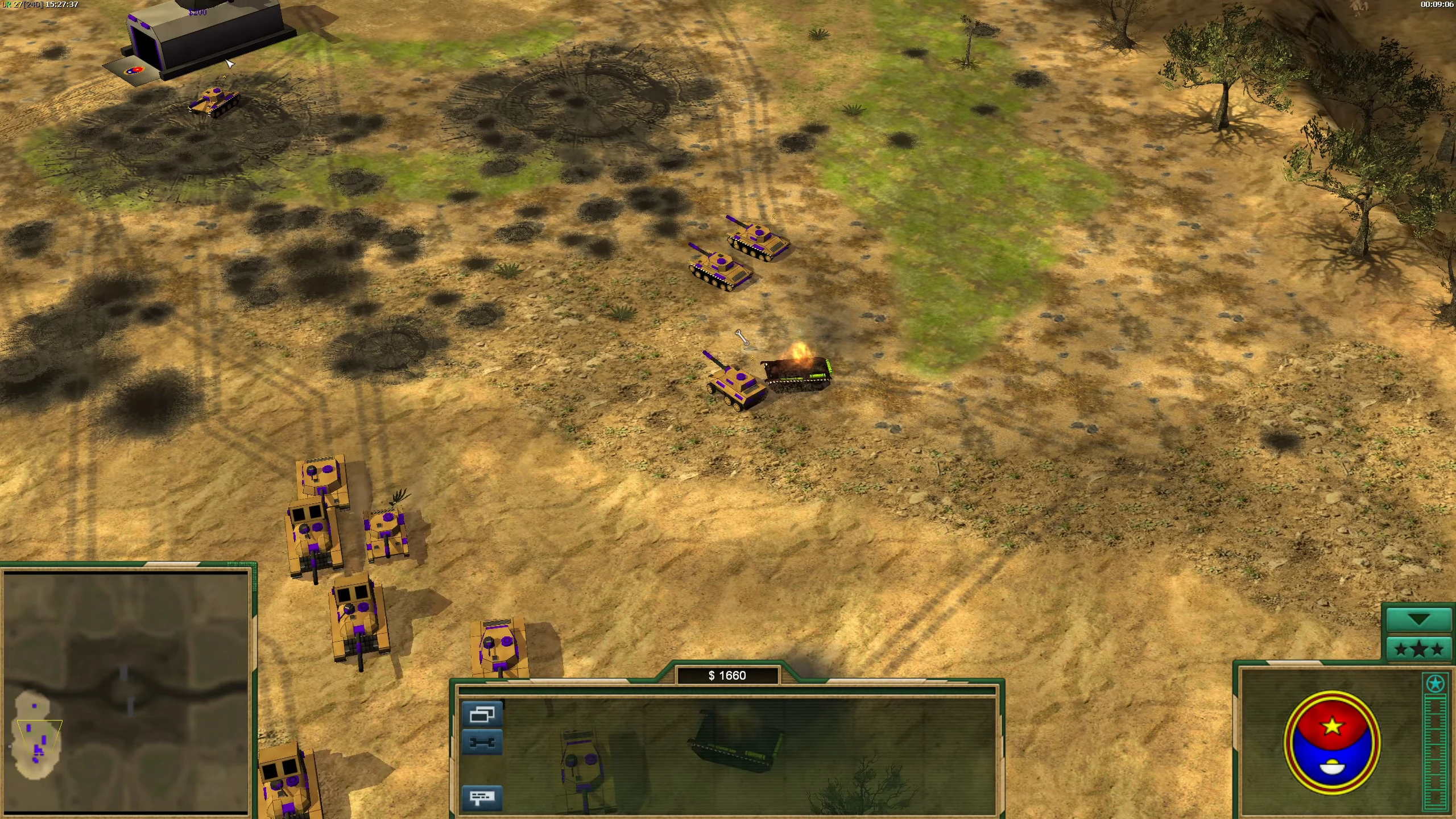Click the cyan circled star rank icon

[1435, 684]
